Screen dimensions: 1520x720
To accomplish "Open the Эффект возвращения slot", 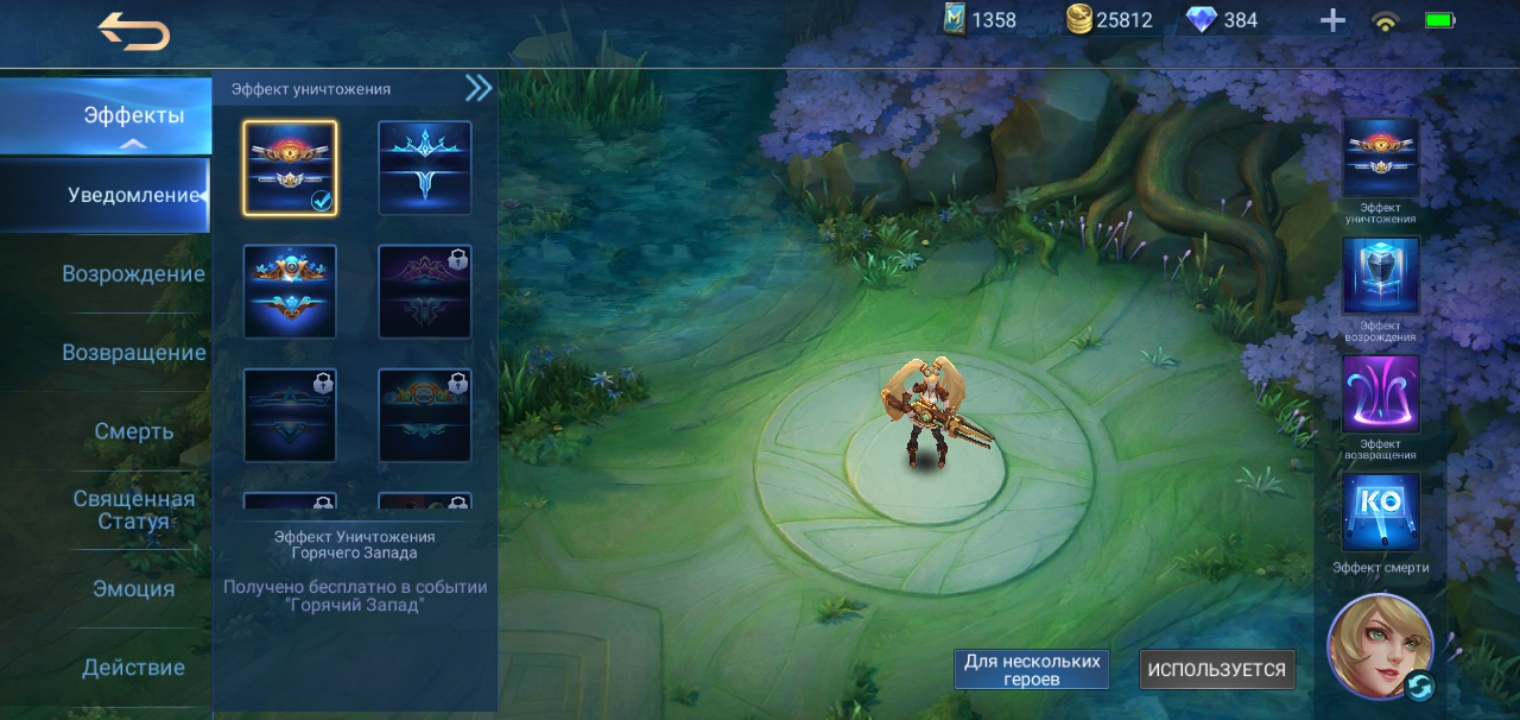I will coord(1380,395).
